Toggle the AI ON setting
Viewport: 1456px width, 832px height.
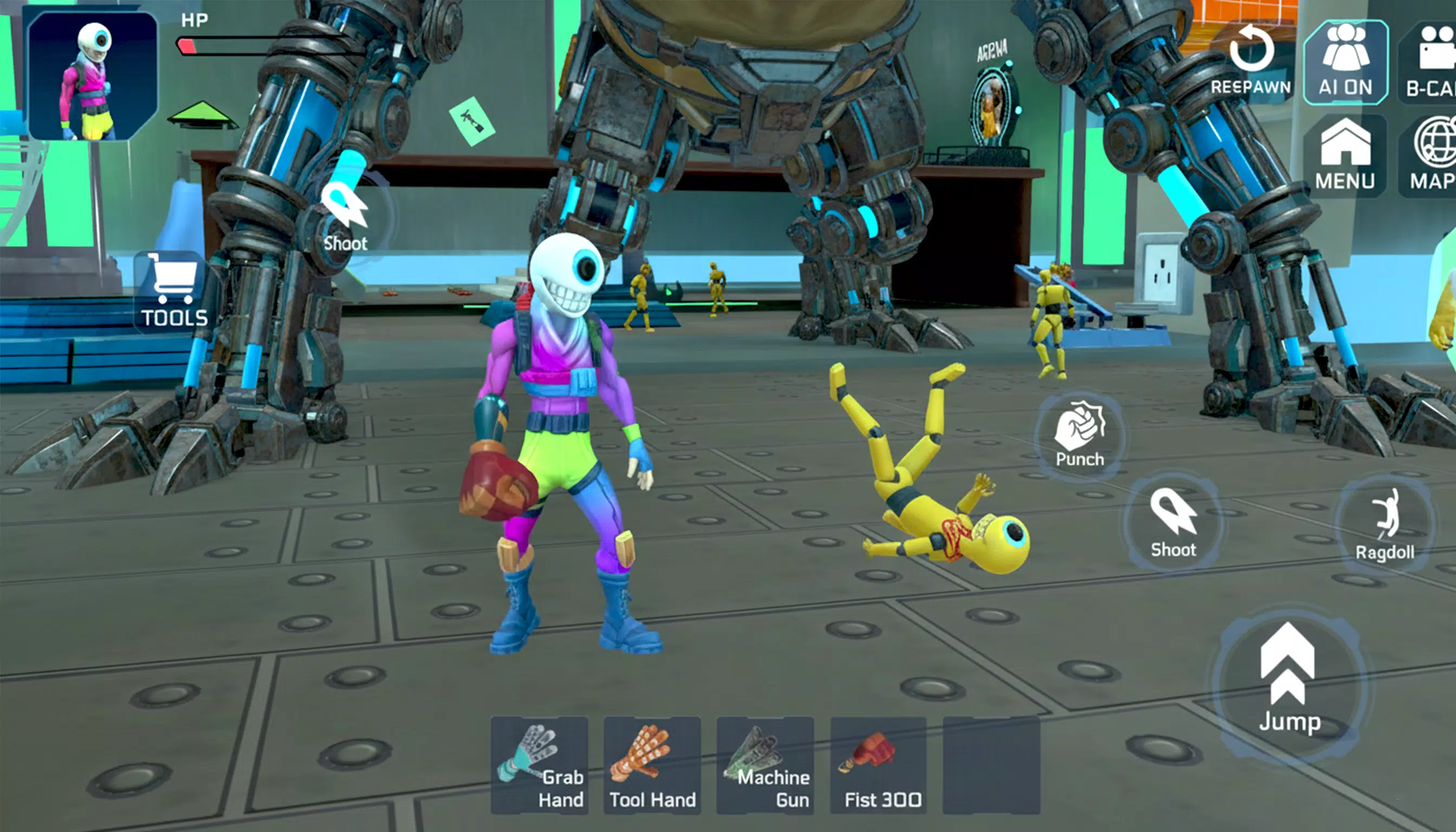1348,63
